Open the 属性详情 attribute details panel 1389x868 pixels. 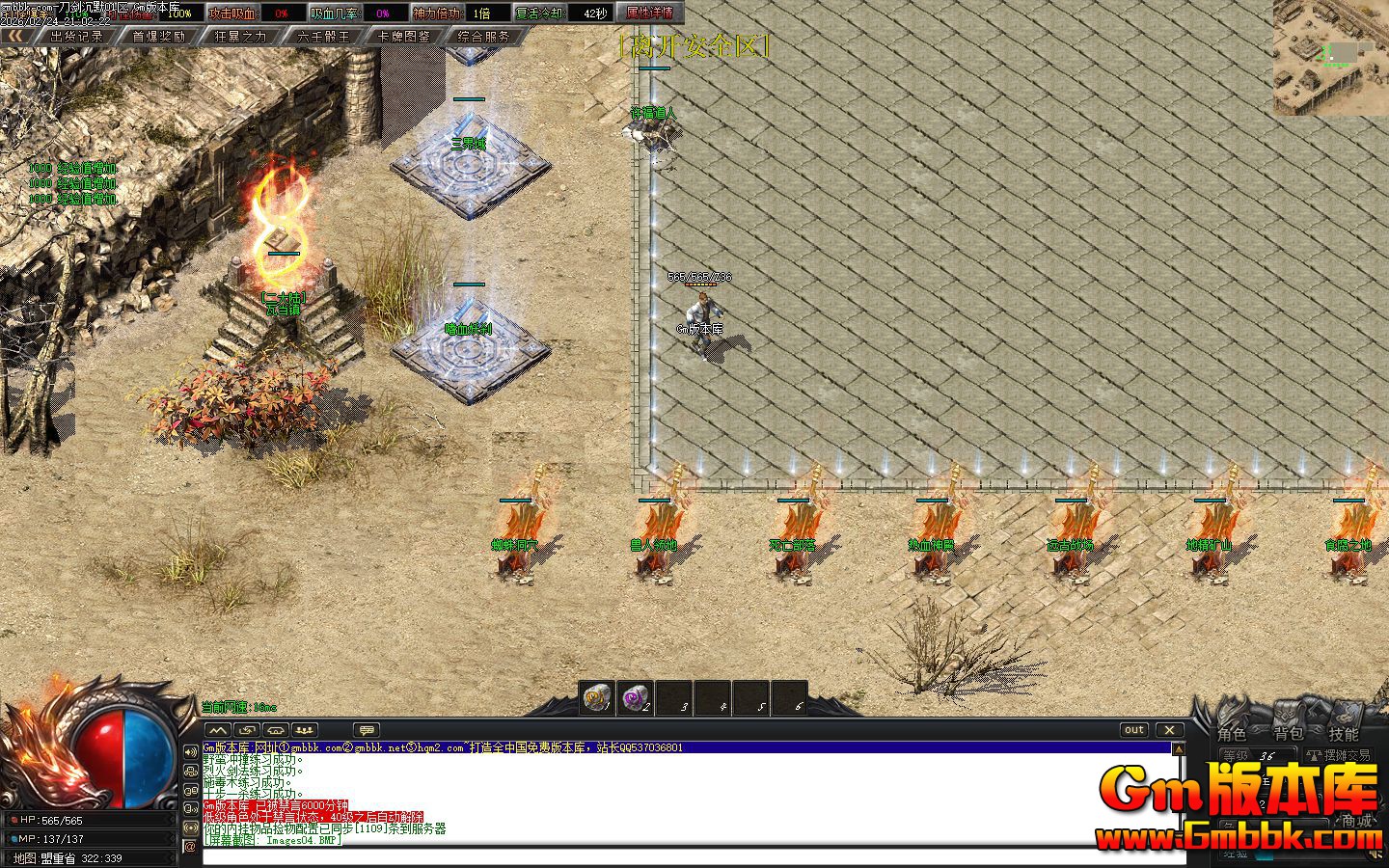(649, 14)
